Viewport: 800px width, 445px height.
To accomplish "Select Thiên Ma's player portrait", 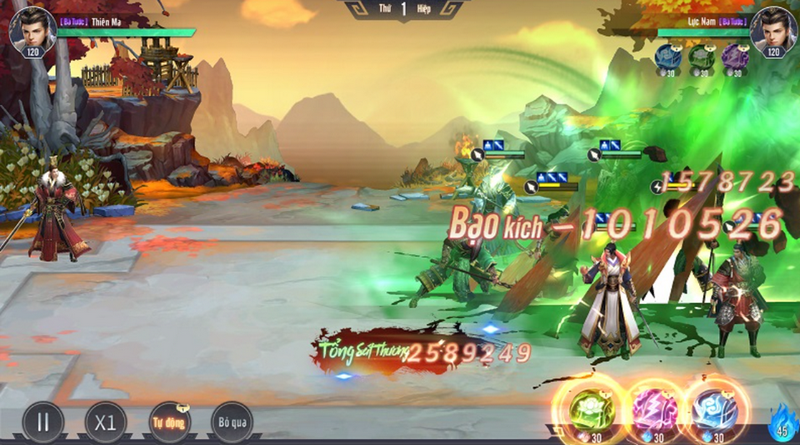I will pyautogui.click(x=32, y=30).
